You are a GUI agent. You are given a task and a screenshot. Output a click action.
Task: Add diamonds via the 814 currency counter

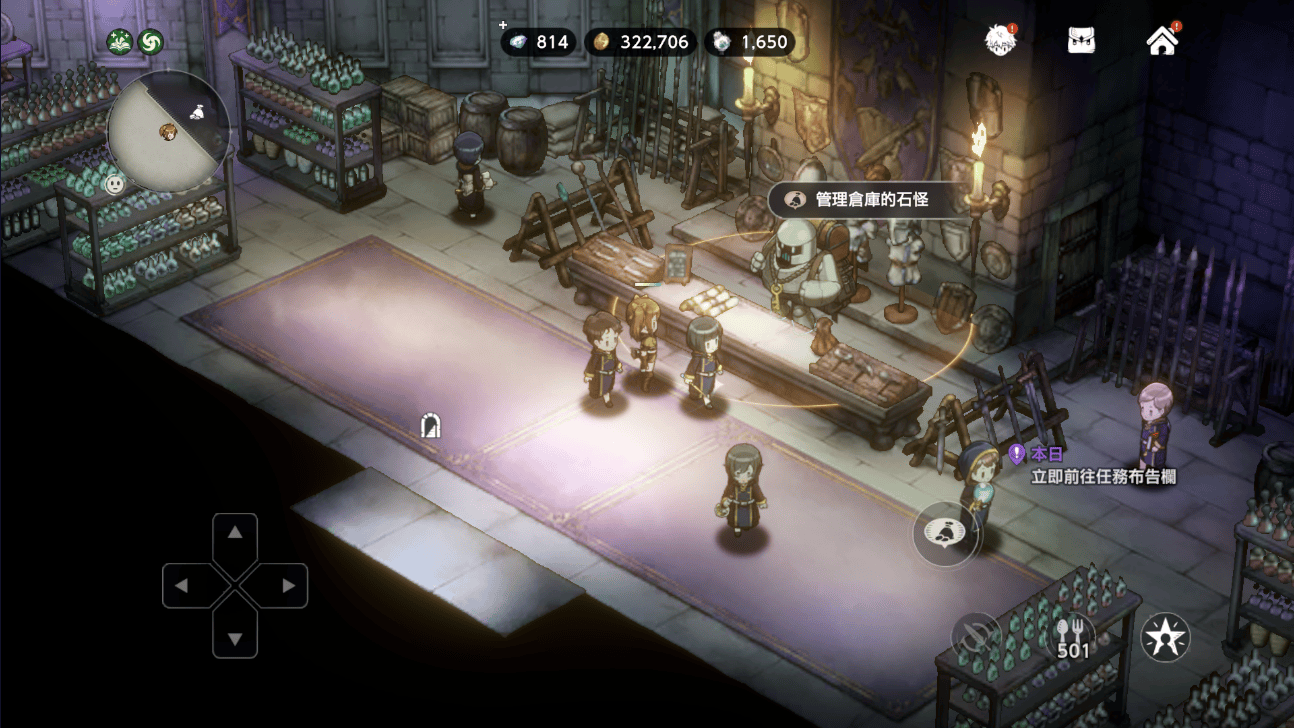(539, 42)
